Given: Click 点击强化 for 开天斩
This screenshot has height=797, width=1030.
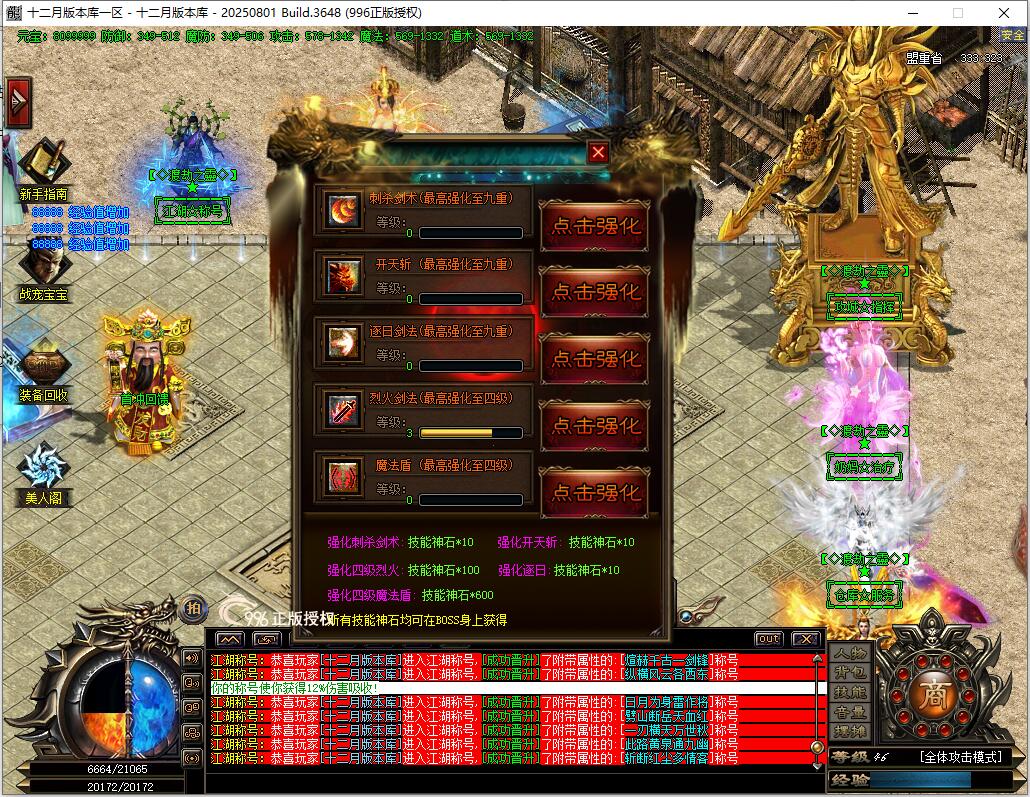Looking at the screenshot, I should coord(595,292).
